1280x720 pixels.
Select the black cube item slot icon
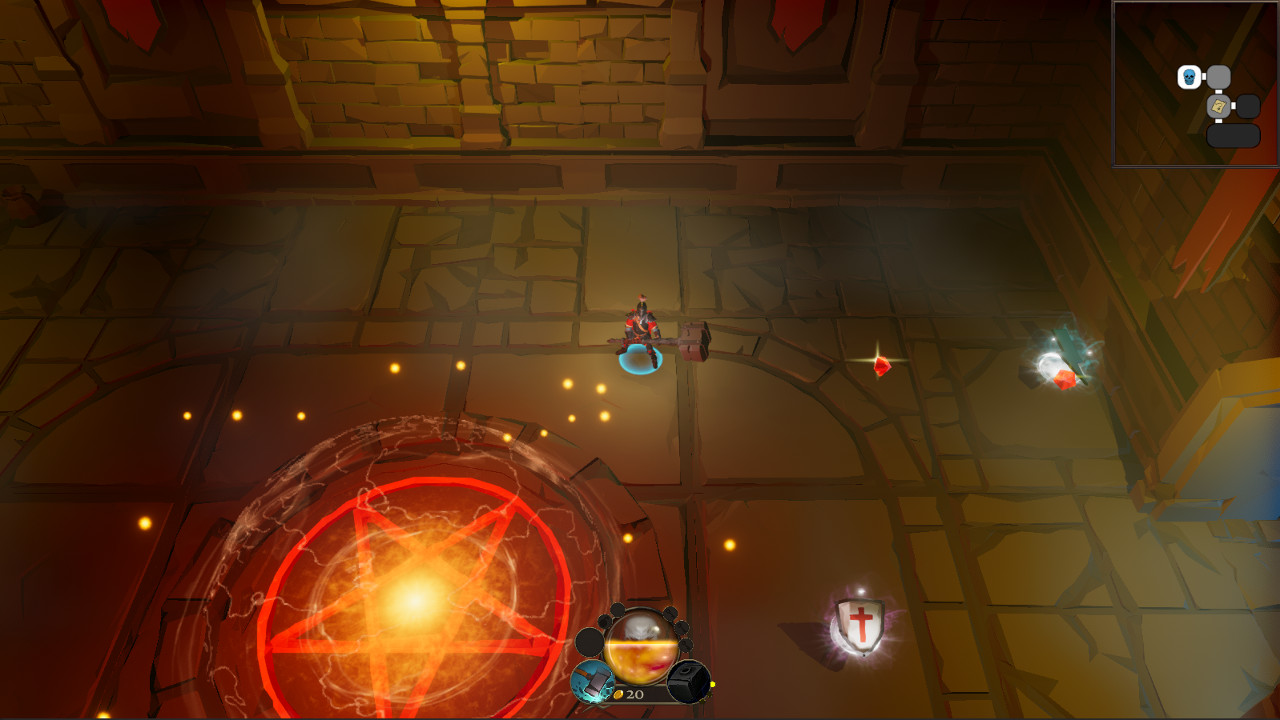690,680
